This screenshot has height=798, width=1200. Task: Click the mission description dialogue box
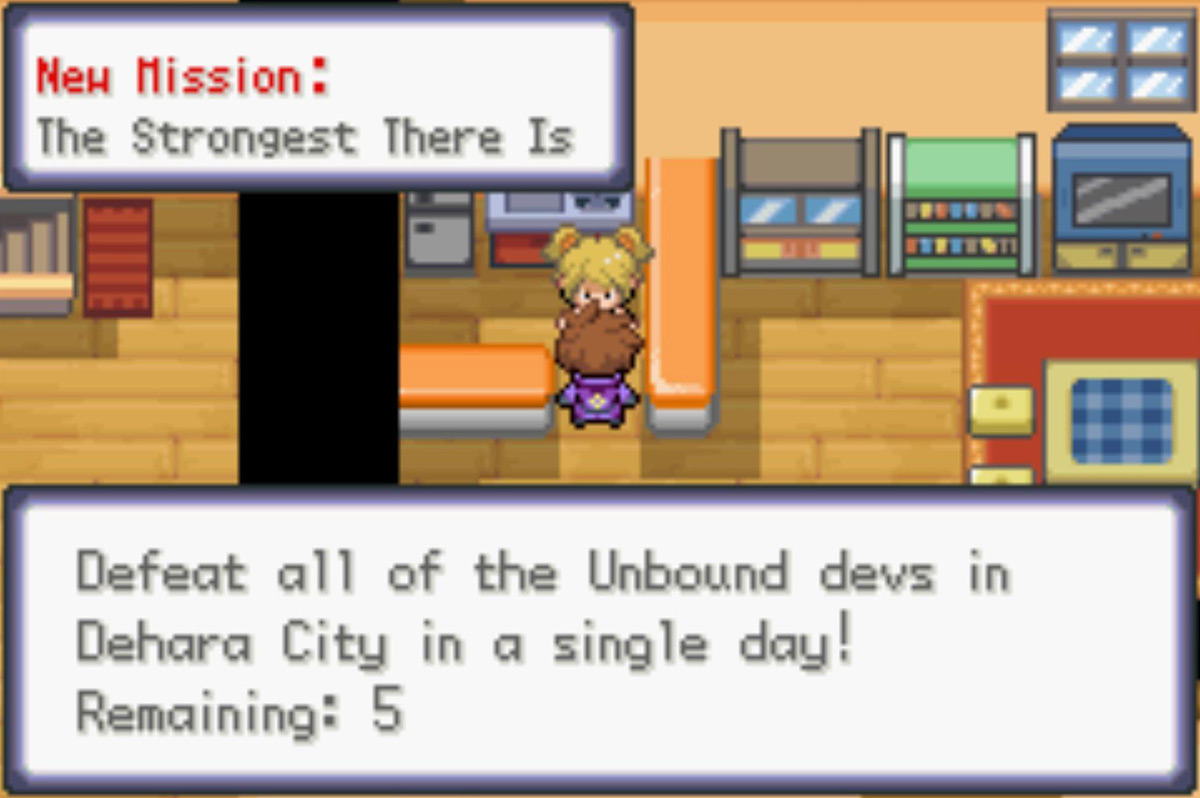pos(600,641)
